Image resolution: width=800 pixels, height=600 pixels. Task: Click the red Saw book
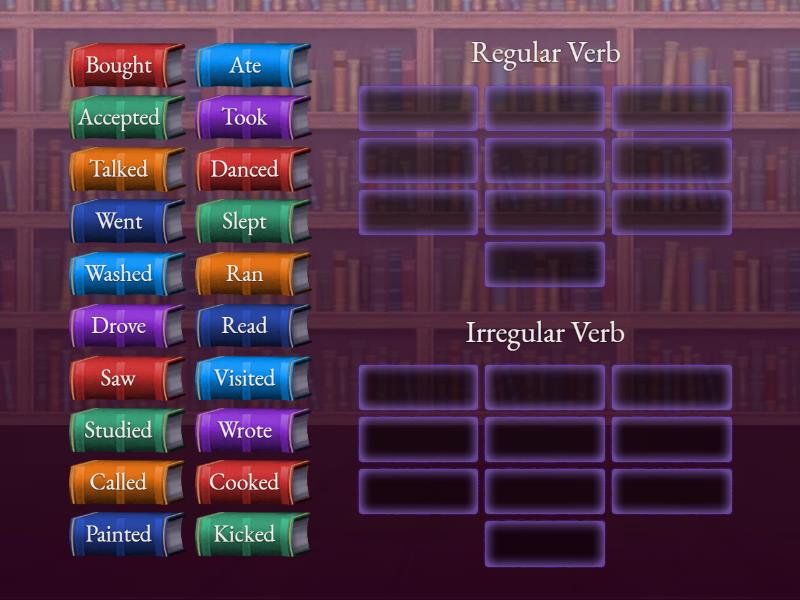click(x=119, y=379)
